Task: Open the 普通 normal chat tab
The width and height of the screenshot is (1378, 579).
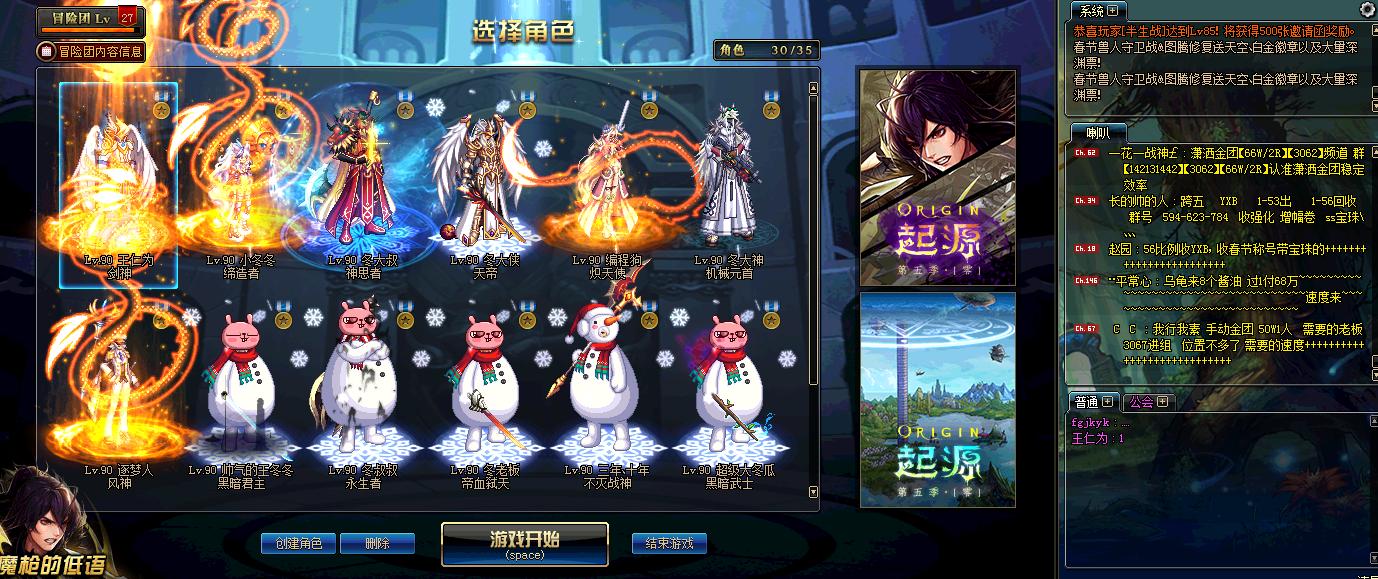Action: click(1087, 401)
